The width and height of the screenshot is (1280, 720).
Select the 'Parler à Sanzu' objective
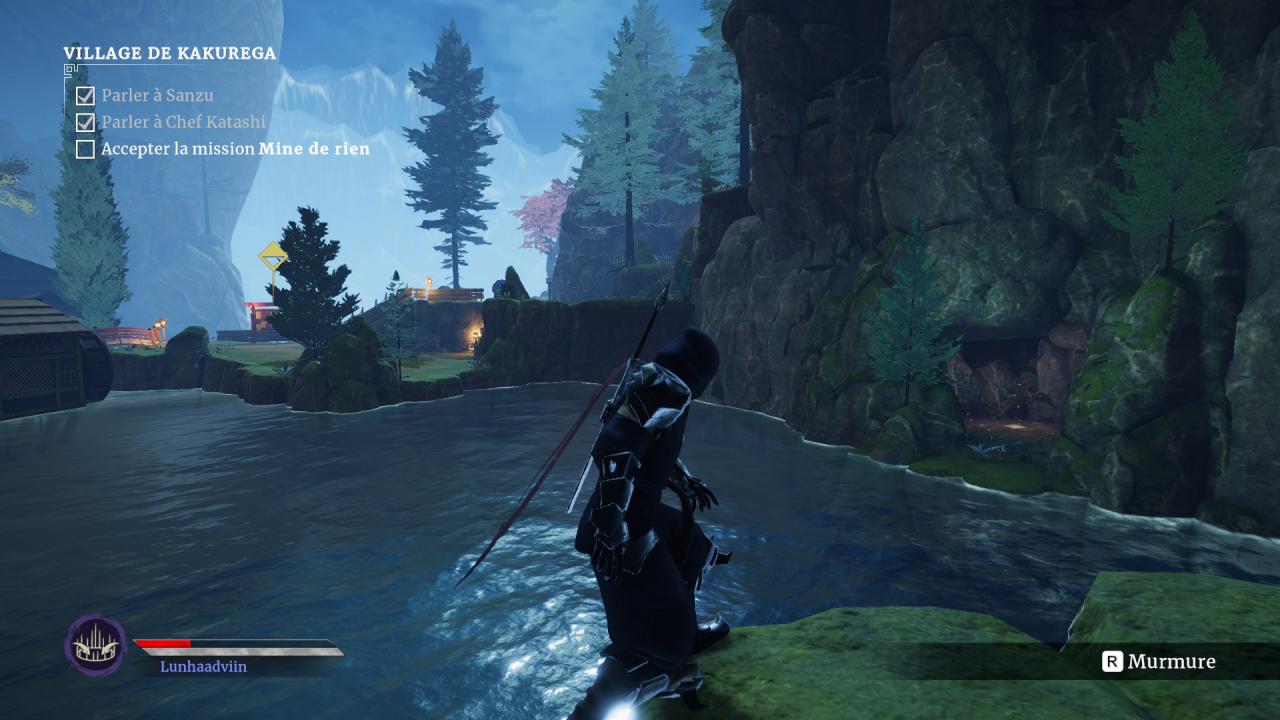[157, 96]
